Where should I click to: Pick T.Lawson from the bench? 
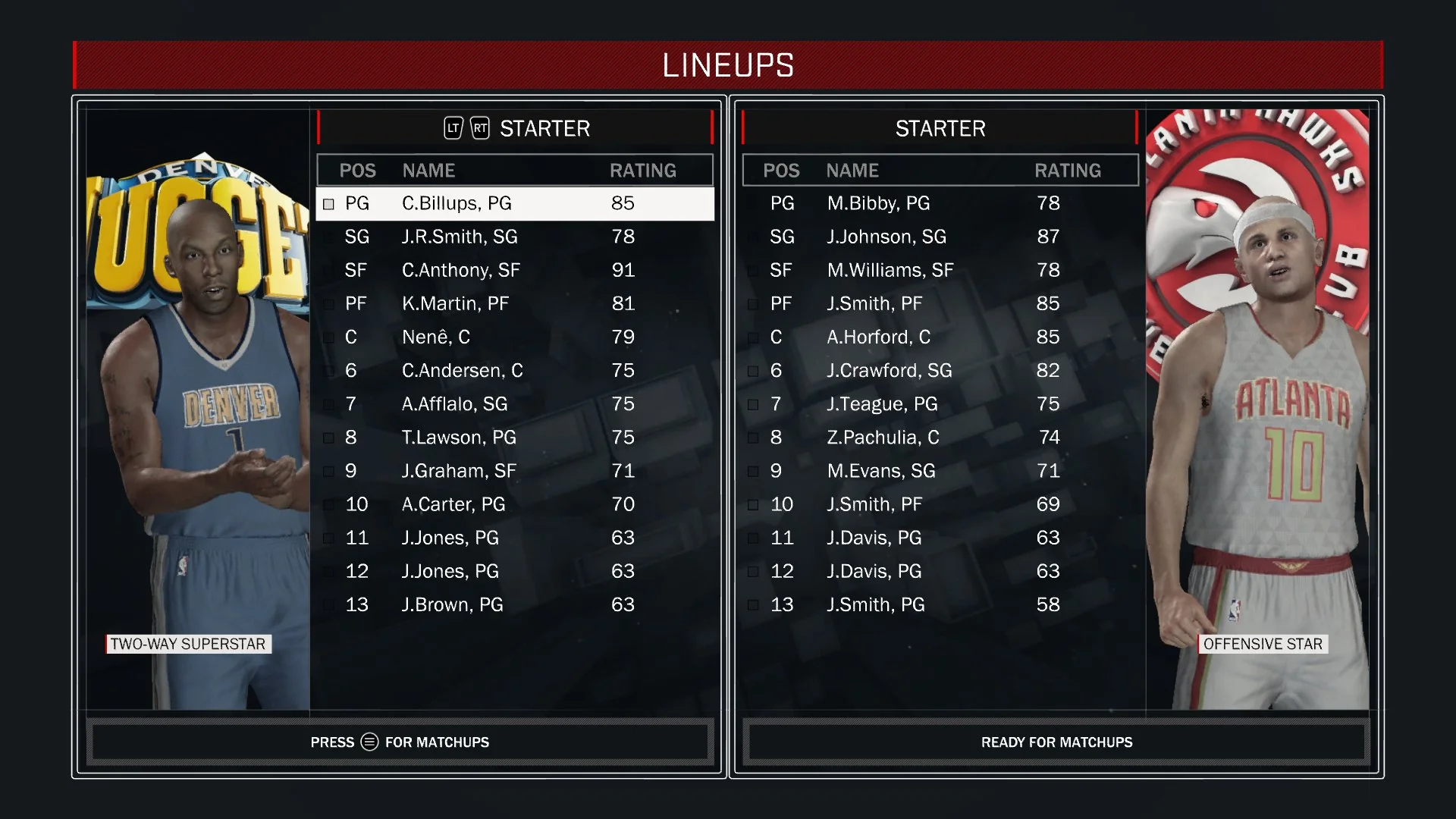click(514, 438)
